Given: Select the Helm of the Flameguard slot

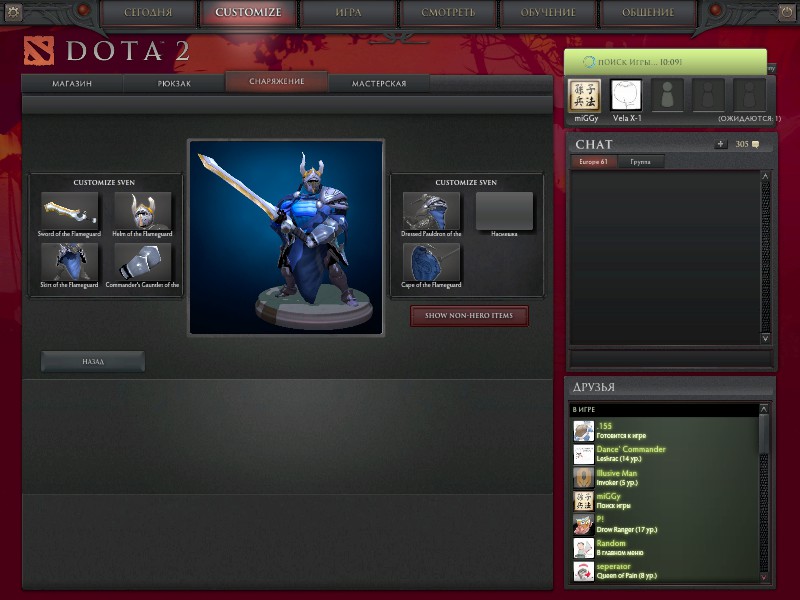Looking at the screenshot, I should (x=143, y=210).
